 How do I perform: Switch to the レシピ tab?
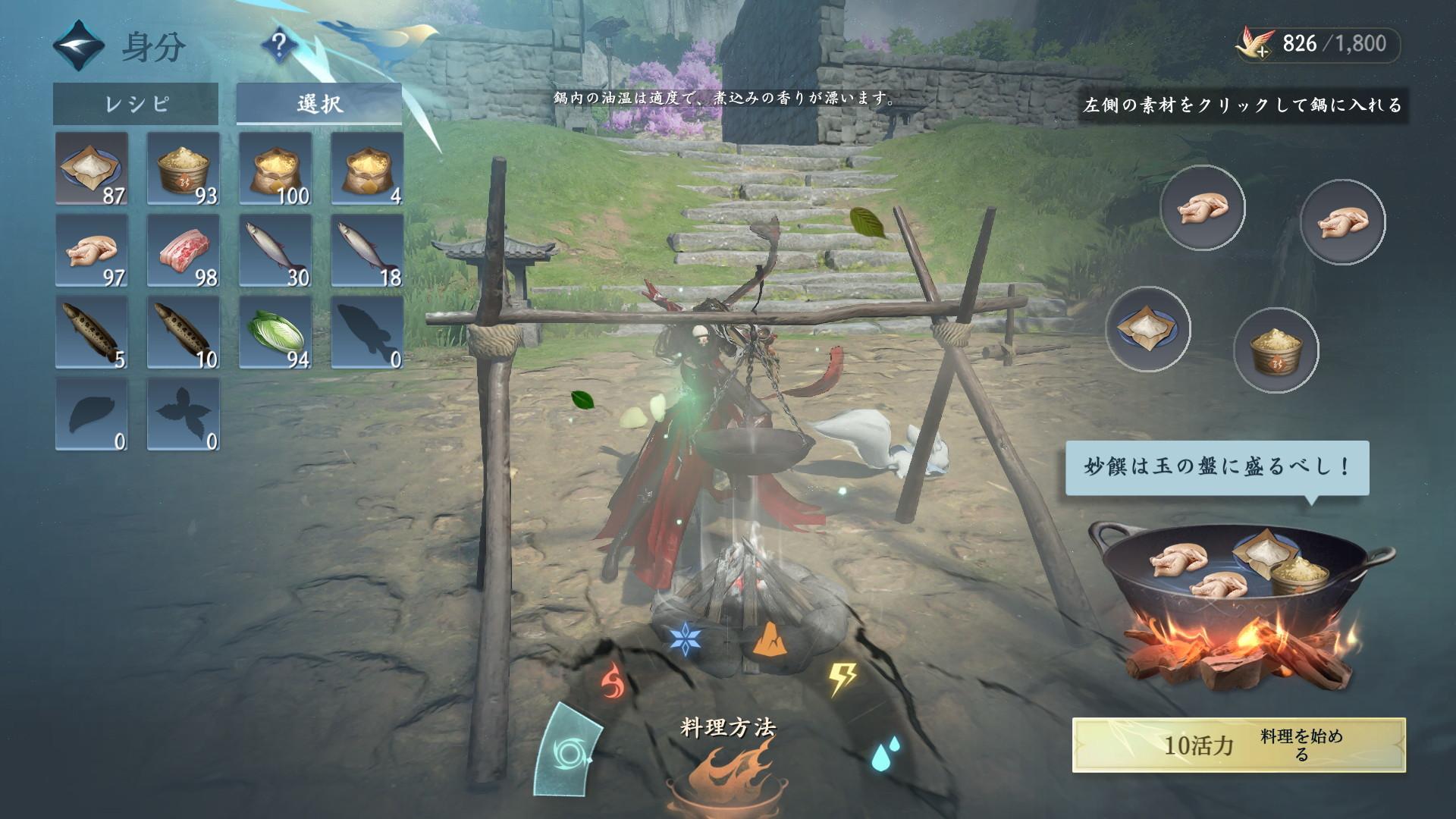coord(136,104)
